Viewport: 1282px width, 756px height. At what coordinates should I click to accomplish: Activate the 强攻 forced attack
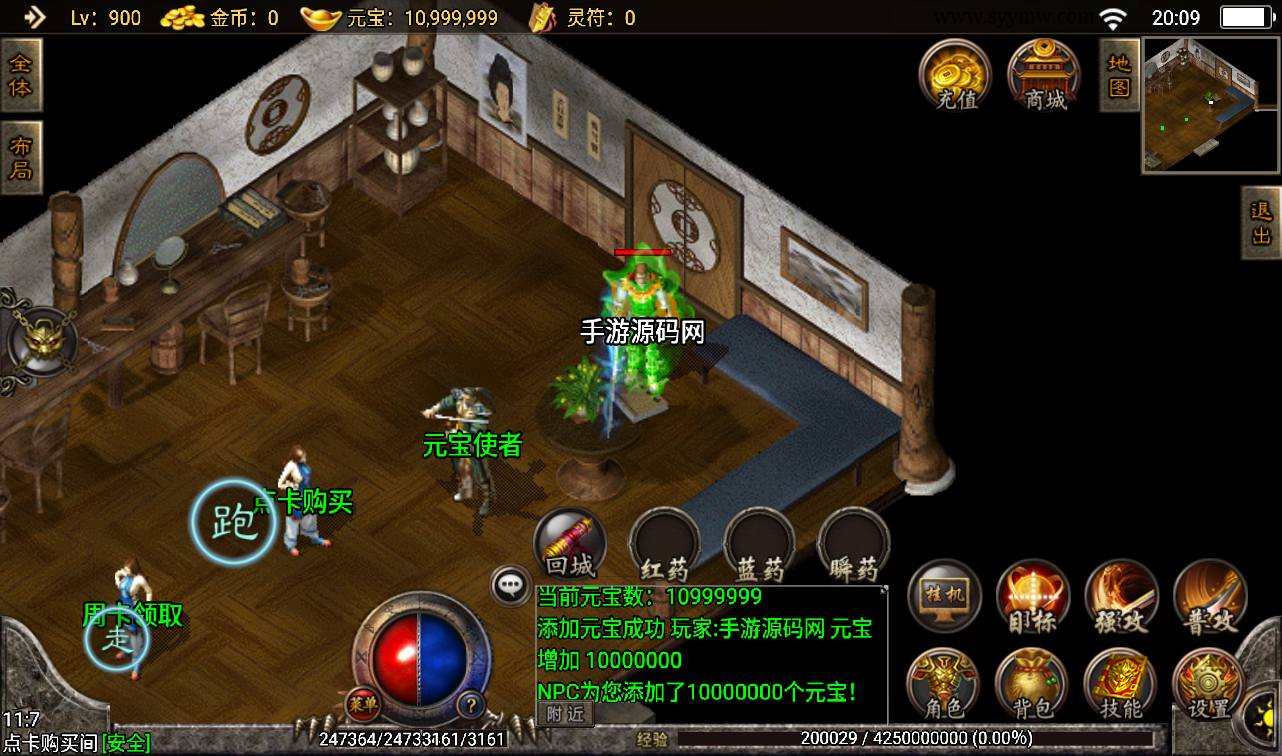(x=1121, y=597)
